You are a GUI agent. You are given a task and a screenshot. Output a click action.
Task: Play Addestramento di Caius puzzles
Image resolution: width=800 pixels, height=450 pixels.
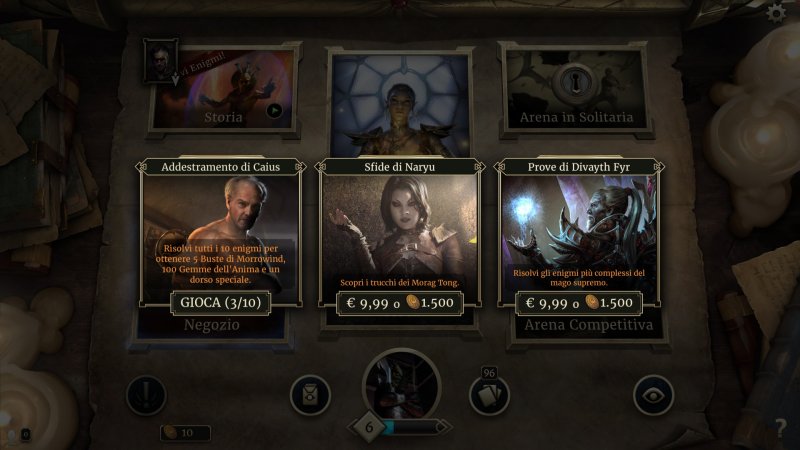point(220,303)
